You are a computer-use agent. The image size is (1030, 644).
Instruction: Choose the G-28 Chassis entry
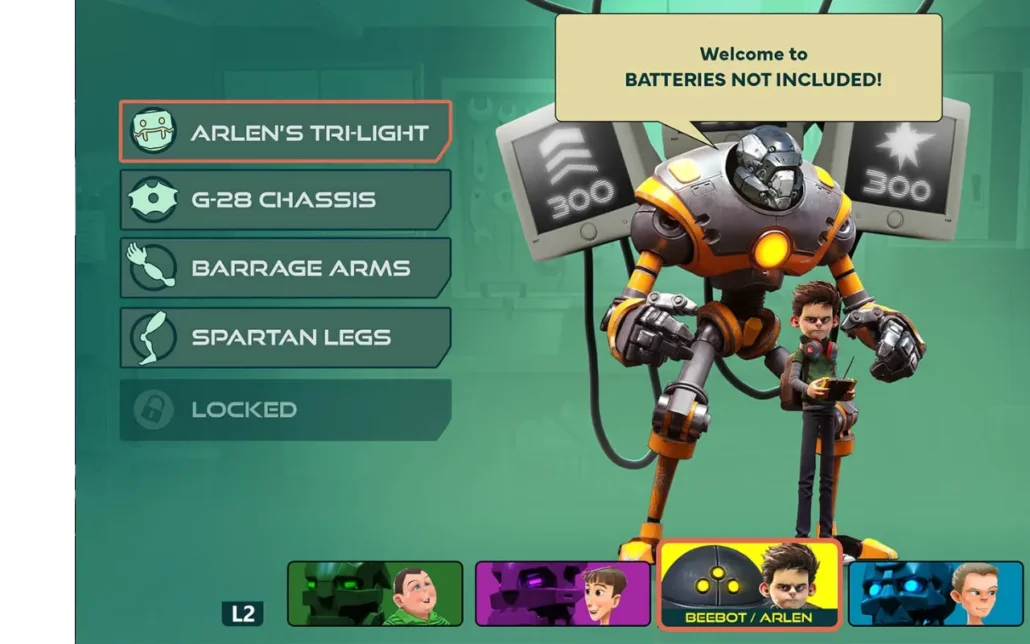(285, 200)
